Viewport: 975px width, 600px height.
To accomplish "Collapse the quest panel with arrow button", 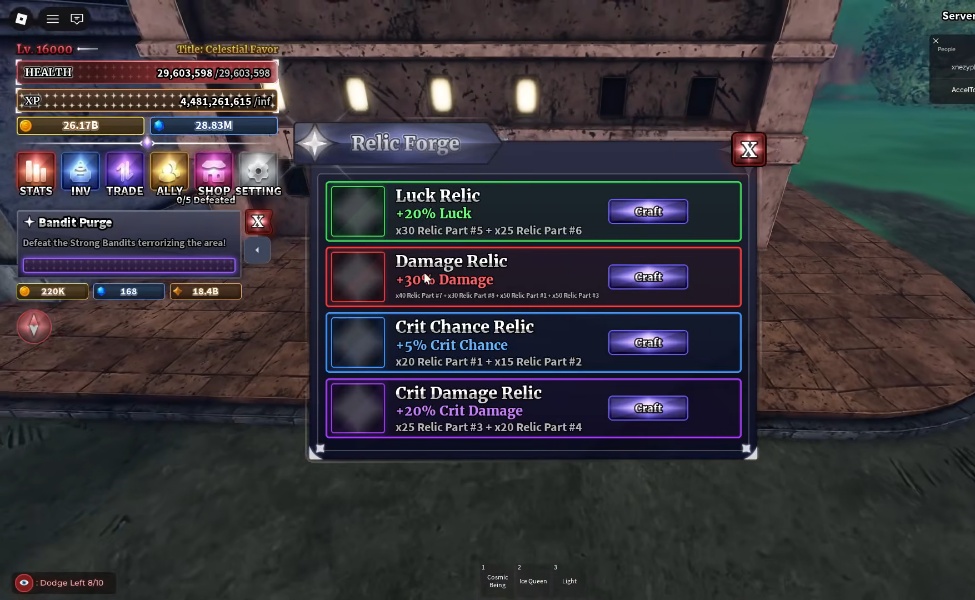I will [257, 250].
